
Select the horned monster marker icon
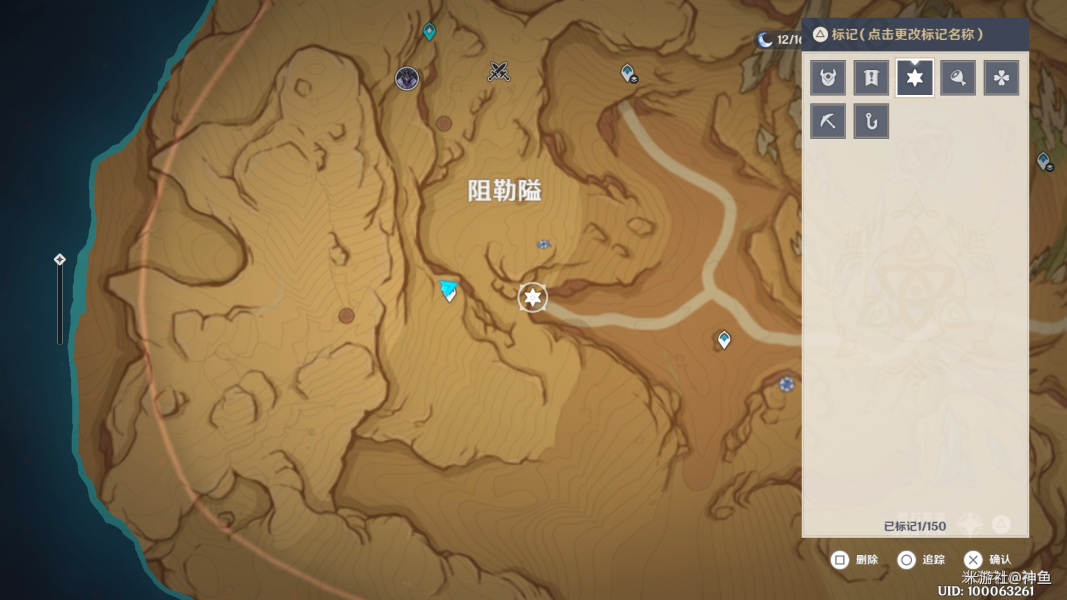tap(828, 78)
